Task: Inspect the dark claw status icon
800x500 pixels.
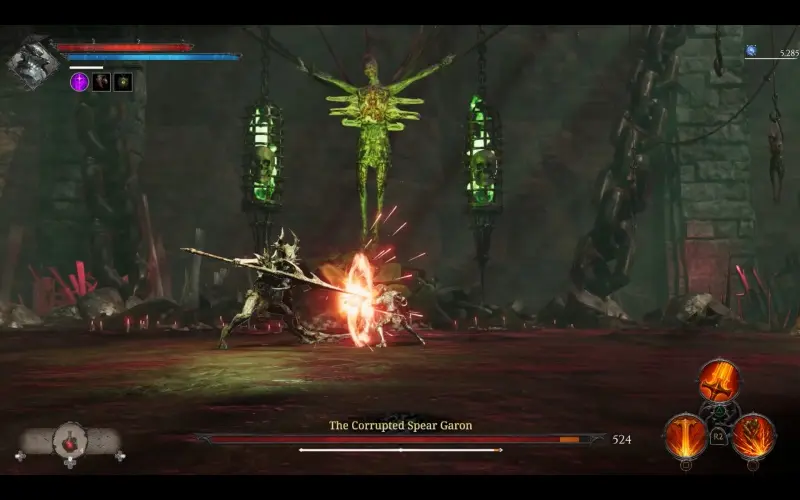Action: [x=101, y=82]
